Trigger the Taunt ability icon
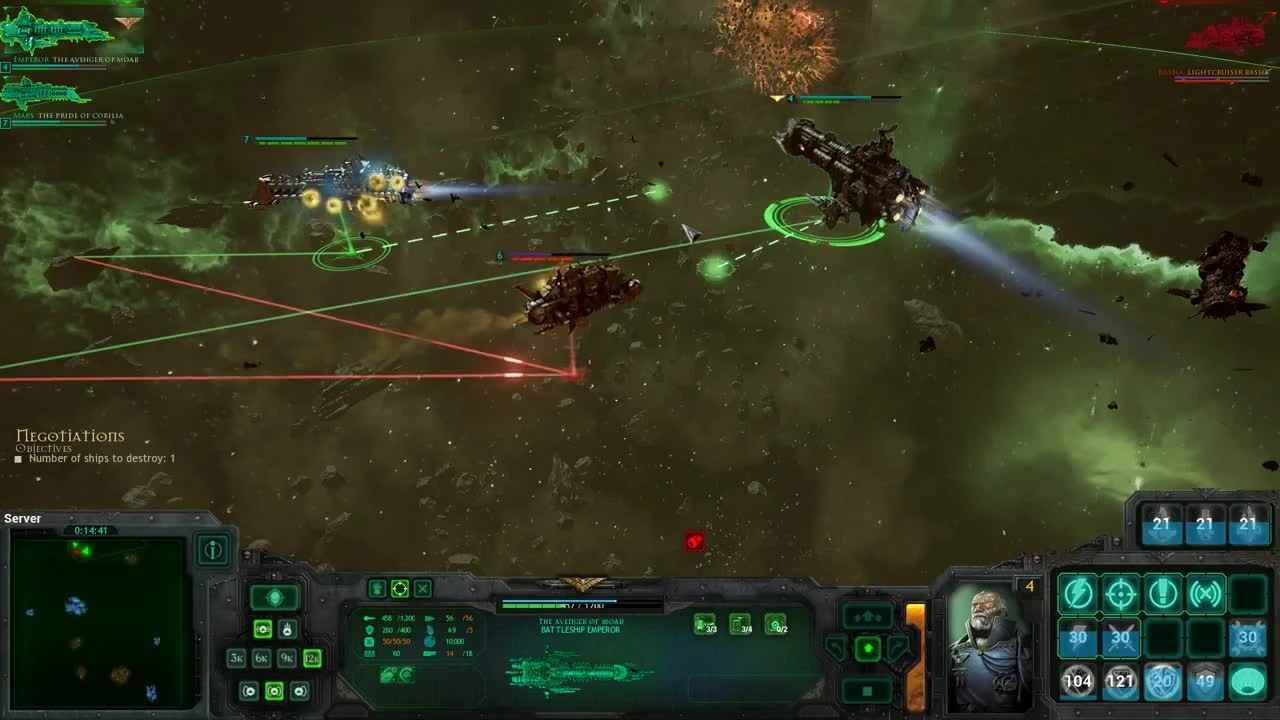The image size is (1280, 720). 1163,594
